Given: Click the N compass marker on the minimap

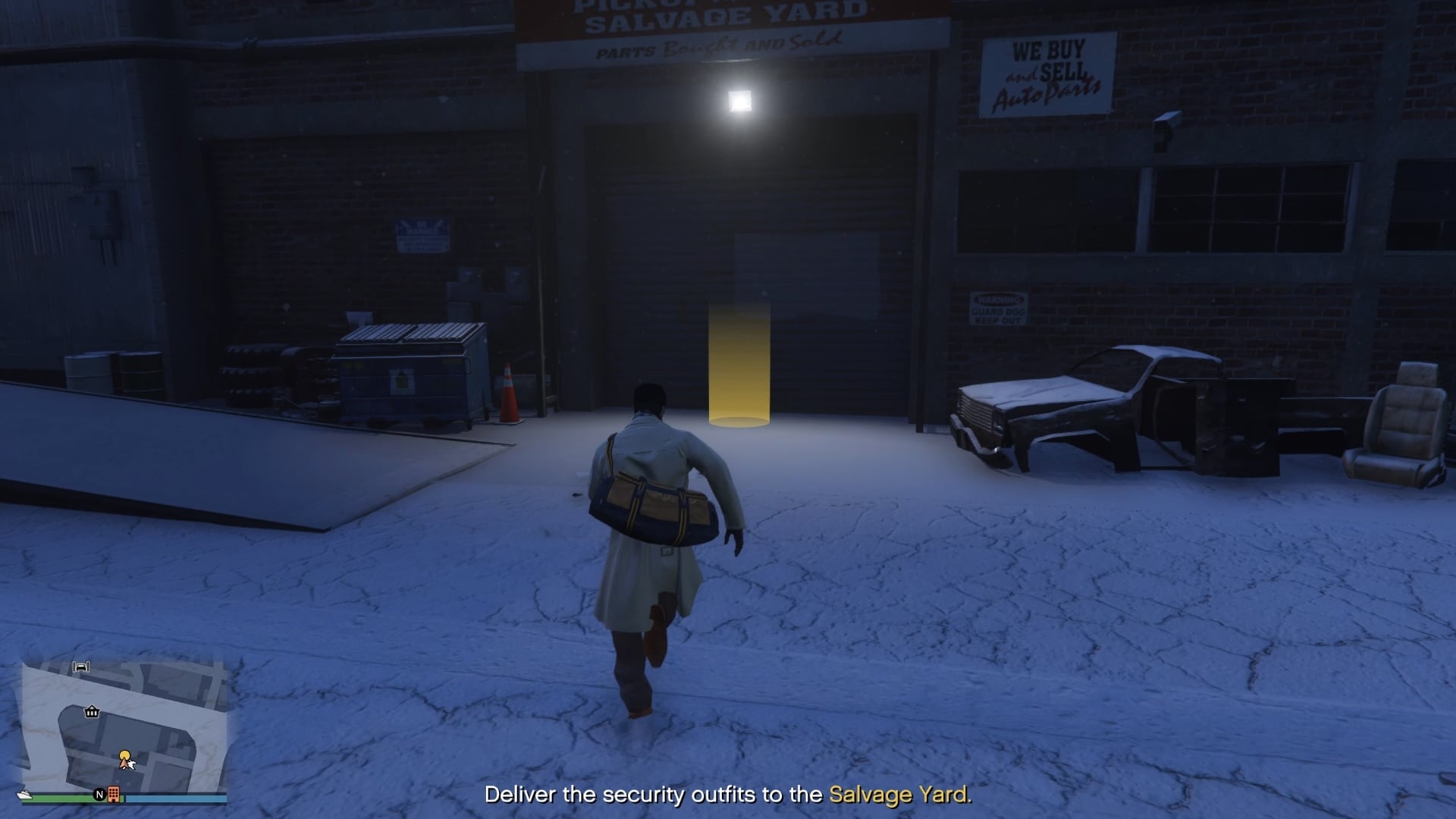Looking at the screenshot, I should 100,794.
